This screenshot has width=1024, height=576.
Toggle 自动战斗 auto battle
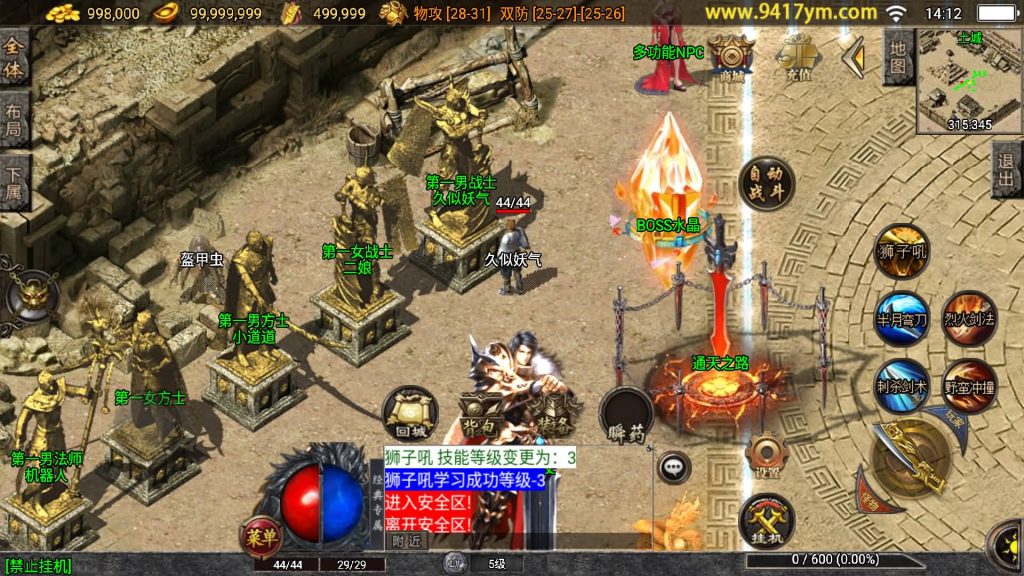[x=766, y=186]
